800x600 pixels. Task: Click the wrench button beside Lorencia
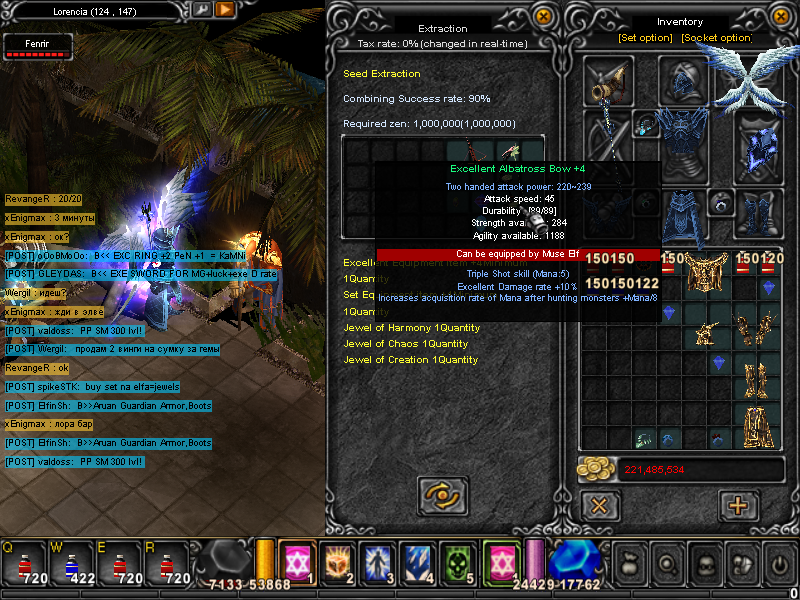(x=202, y=9)
